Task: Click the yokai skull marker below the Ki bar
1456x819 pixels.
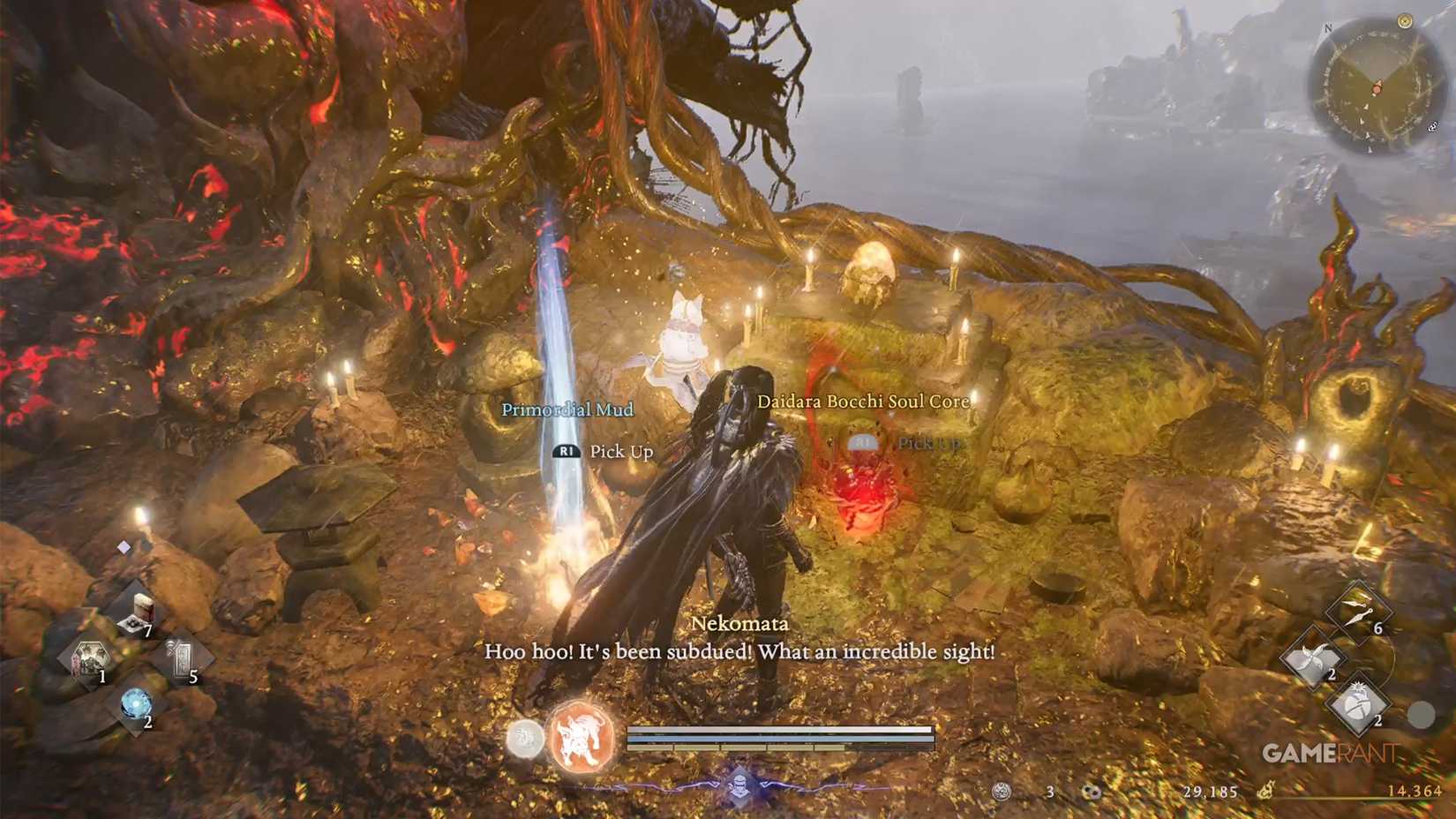Action: [x=739, y=784]
